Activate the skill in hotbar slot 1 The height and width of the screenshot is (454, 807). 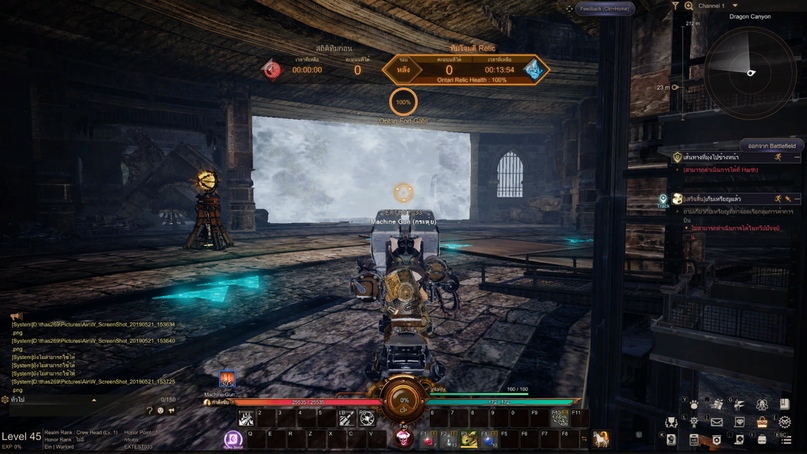246,419
